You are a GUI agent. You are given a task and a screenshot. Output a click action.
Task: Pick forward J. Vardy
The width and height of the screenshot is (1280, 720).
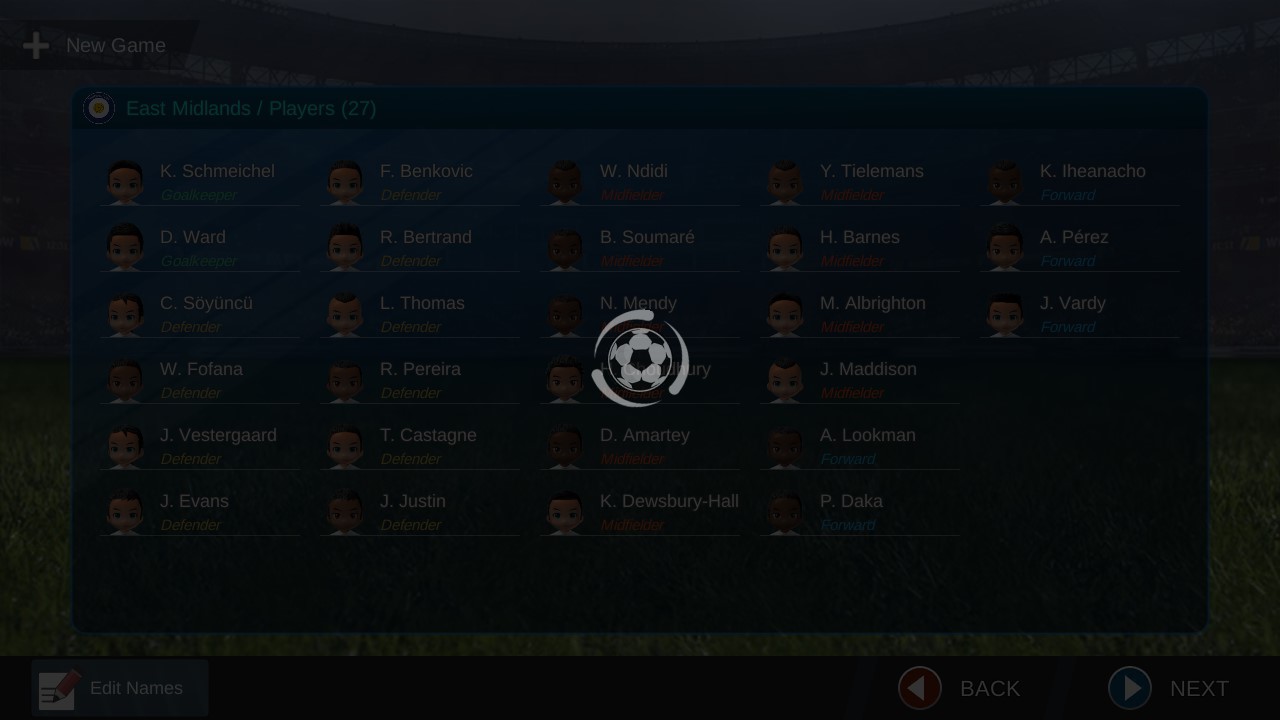coord(1080,314)
